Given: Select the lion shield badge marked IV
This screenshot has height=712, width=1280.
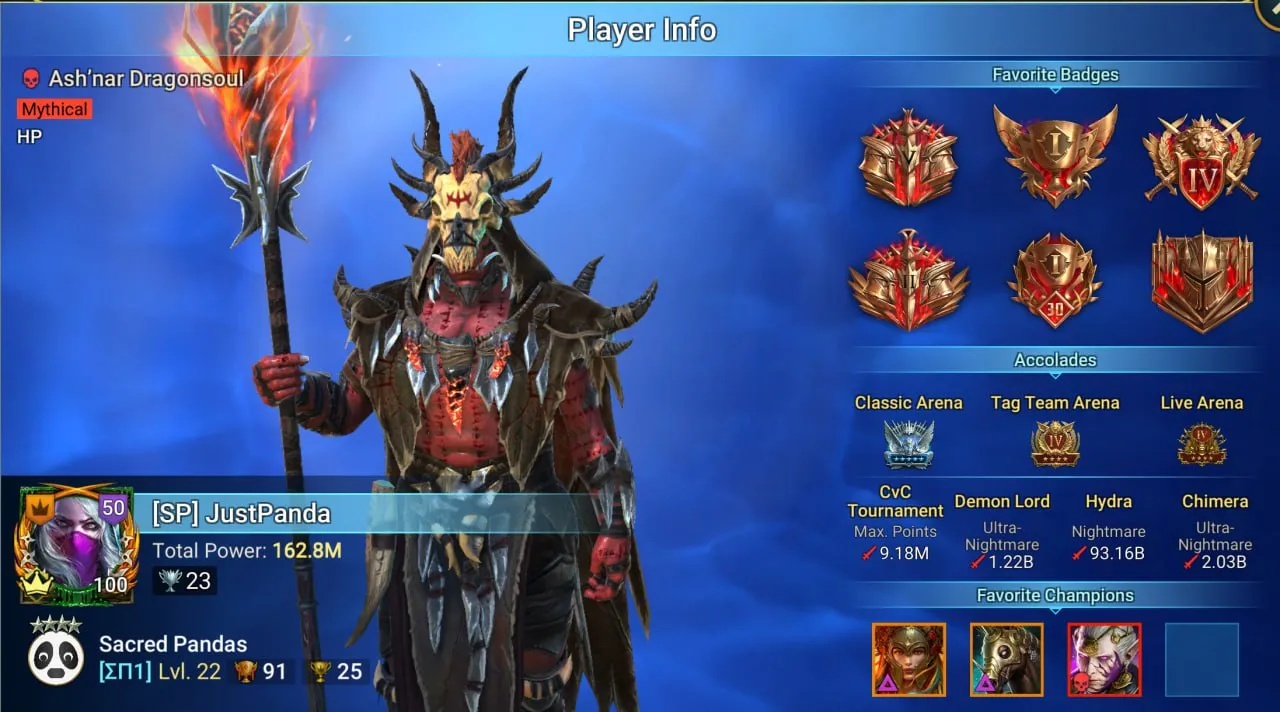Looking at the screenshot, I should (1201, 163).
